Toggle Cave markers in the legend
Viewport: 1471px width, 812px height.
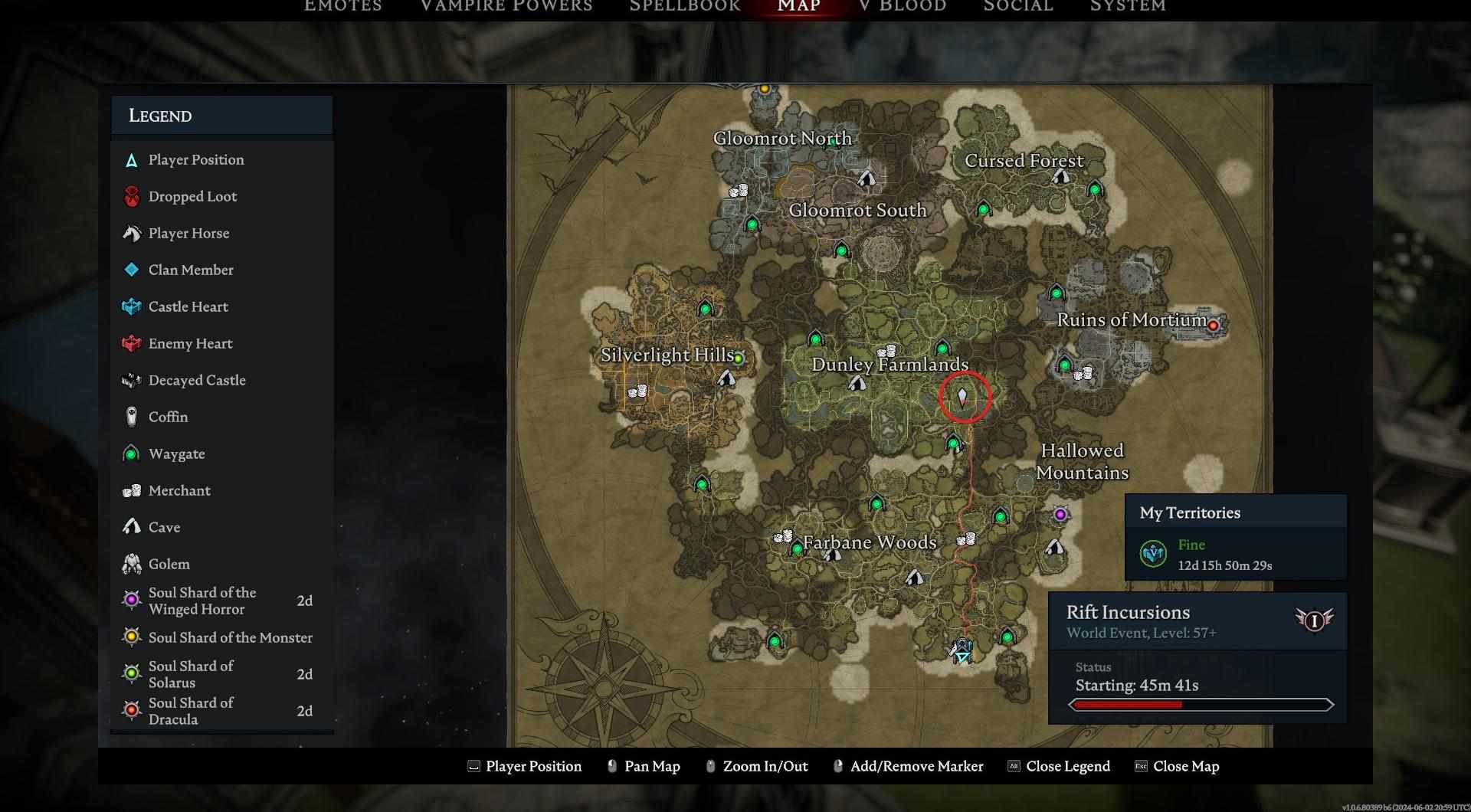(x=164, y=527)
